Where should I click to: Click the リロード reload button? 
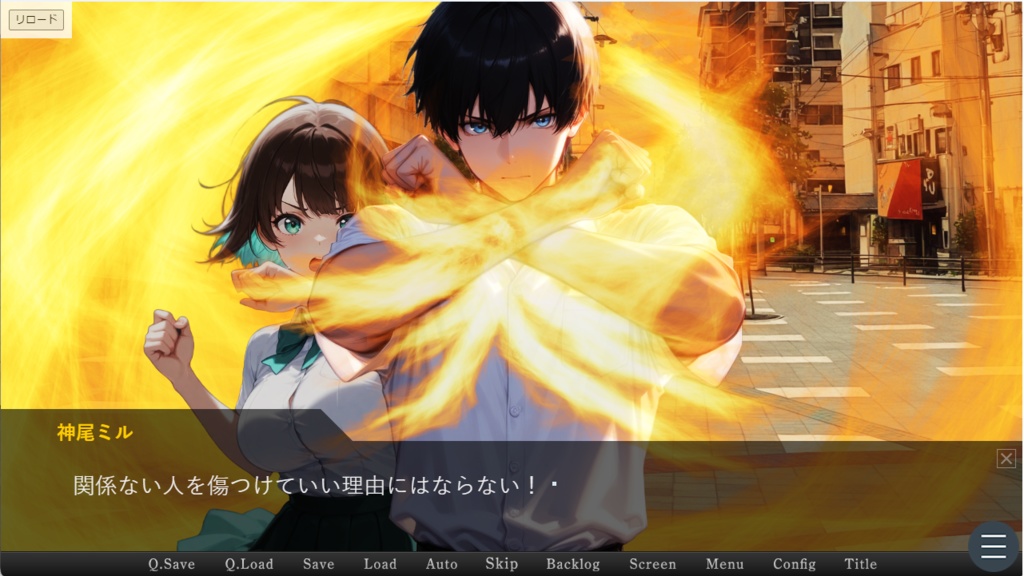click(x=36, y=19)
